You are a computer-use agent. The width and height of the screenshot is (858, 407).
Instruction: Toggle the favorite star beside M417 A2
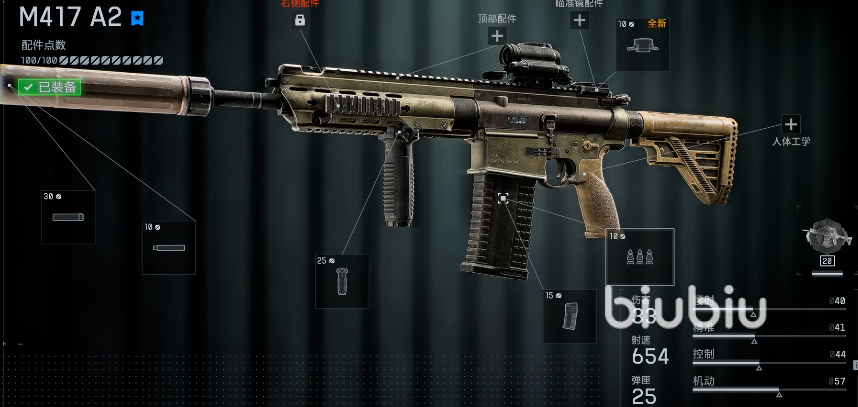138,18
